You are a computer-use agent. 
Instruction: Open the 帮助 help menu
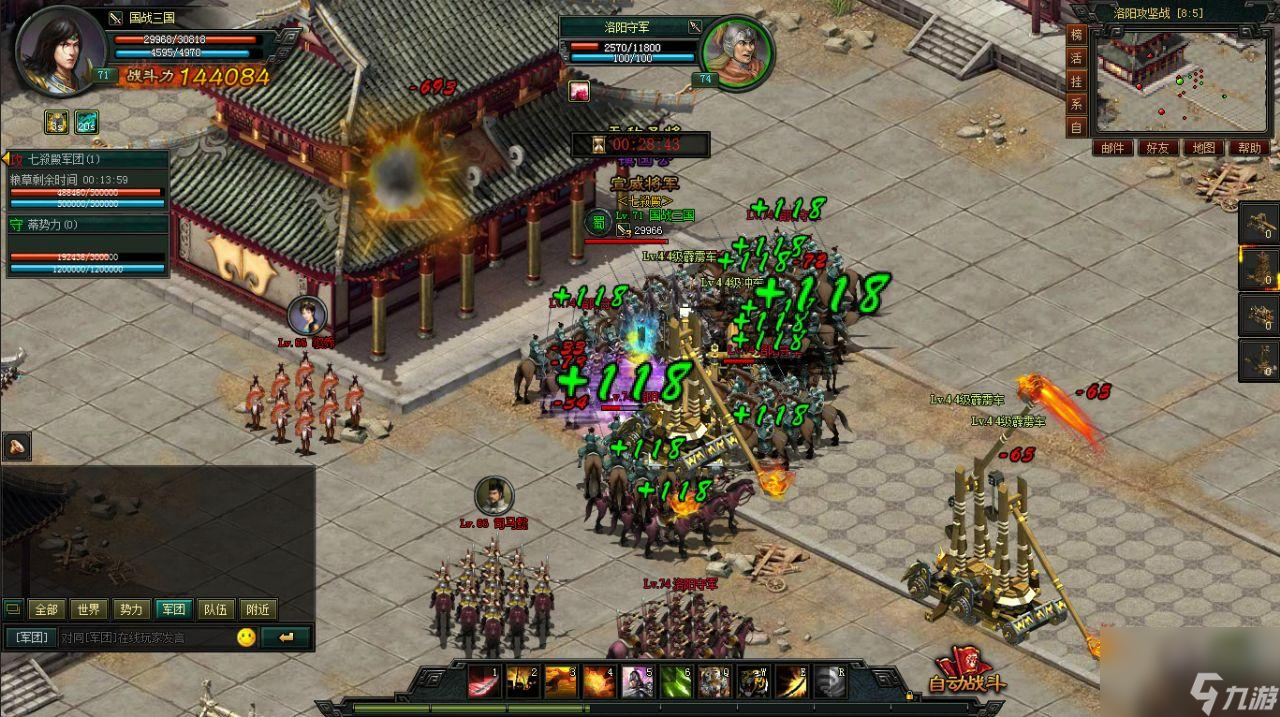click(x=1249, y=148)
